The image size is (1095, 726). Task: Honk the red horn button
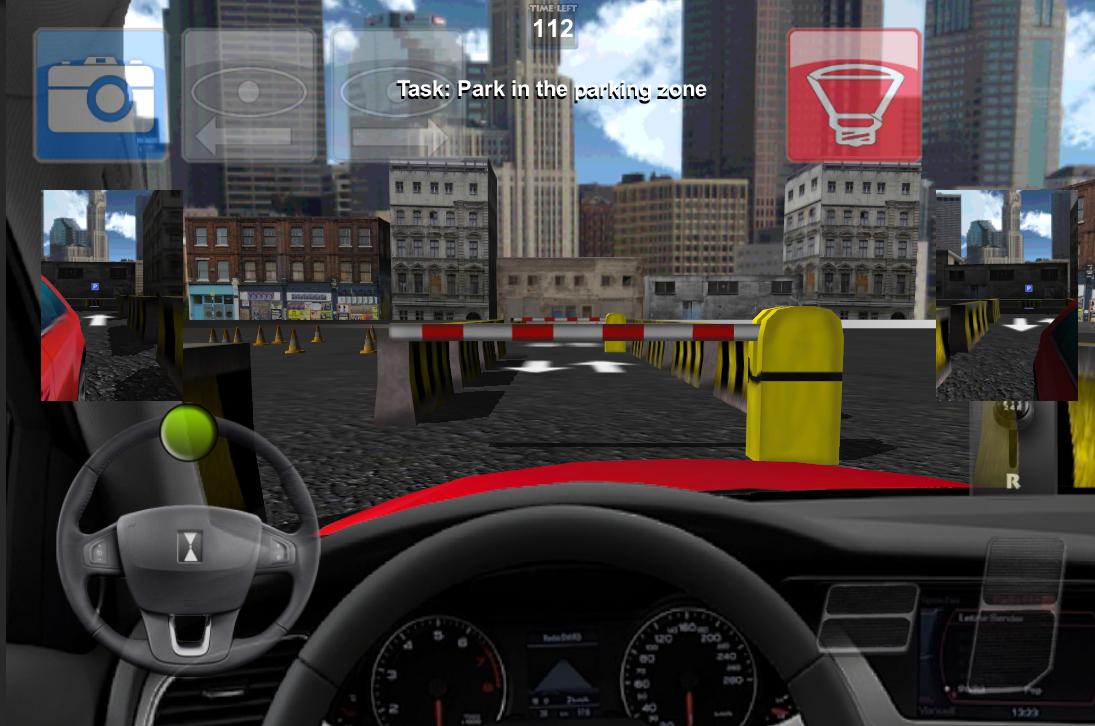pos(853,95)
